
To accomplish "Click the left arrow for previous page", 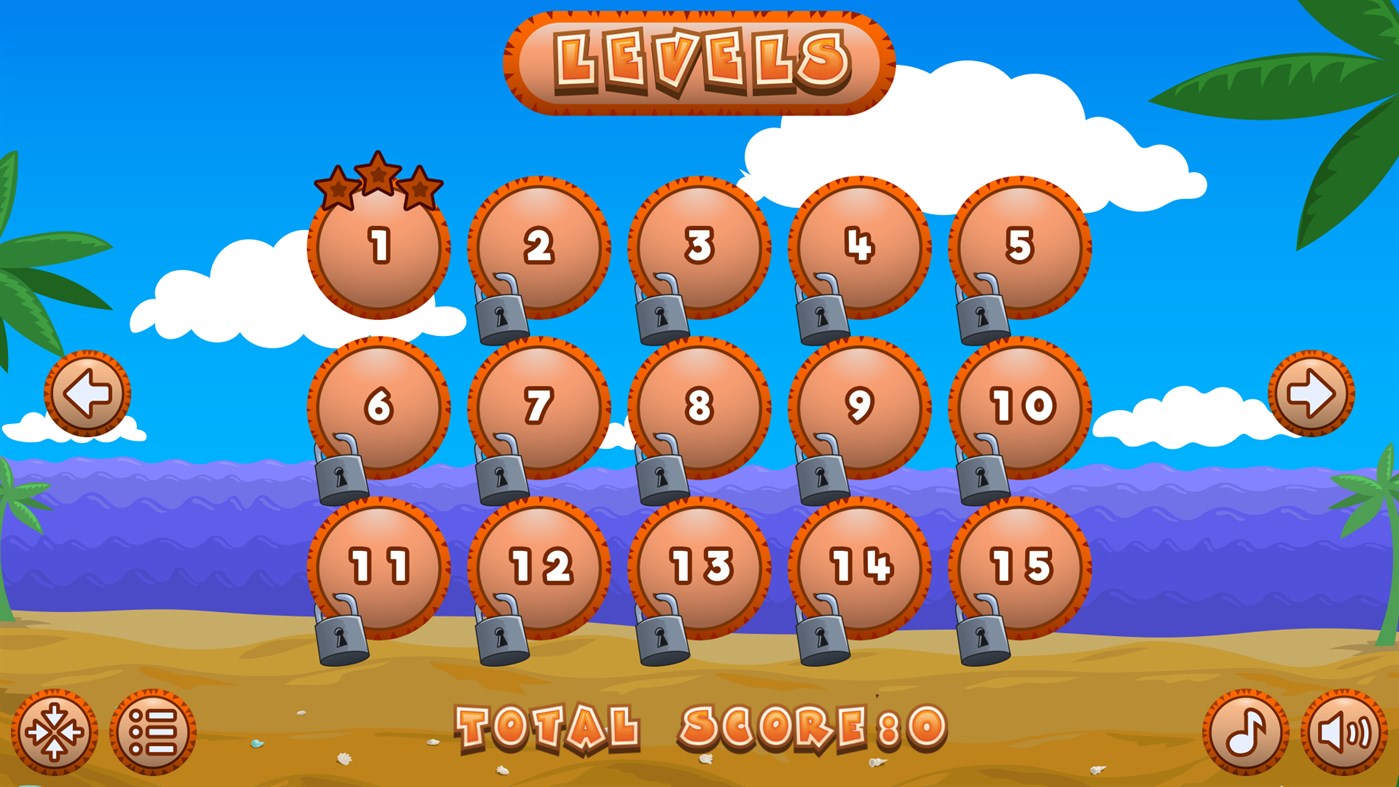I will tap(89, 392).
